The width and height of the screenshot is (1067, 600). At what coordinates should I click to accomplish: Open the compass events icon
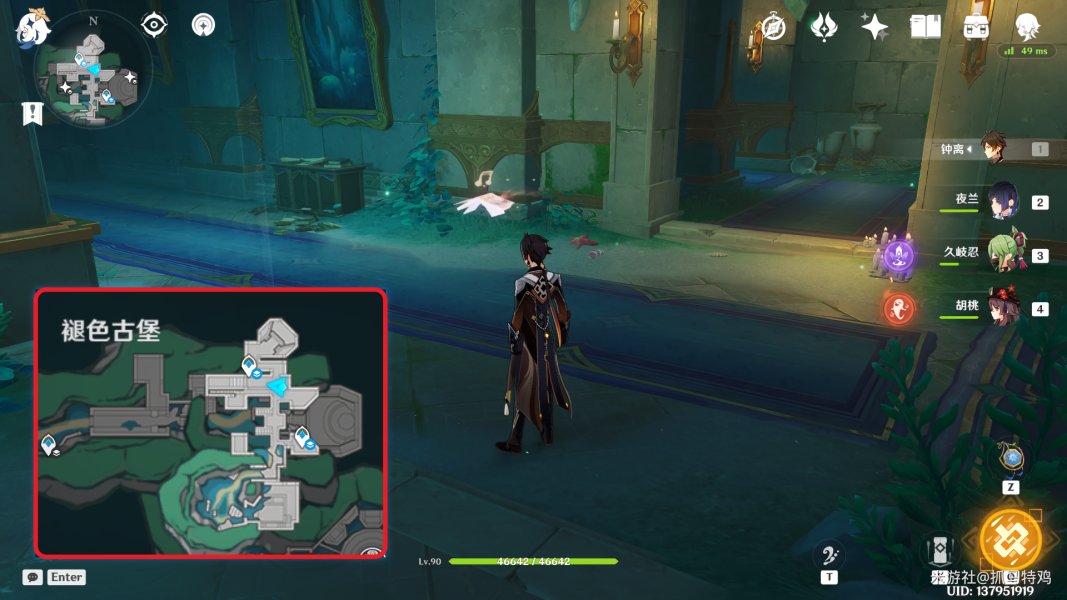click(x=772, y=27)
